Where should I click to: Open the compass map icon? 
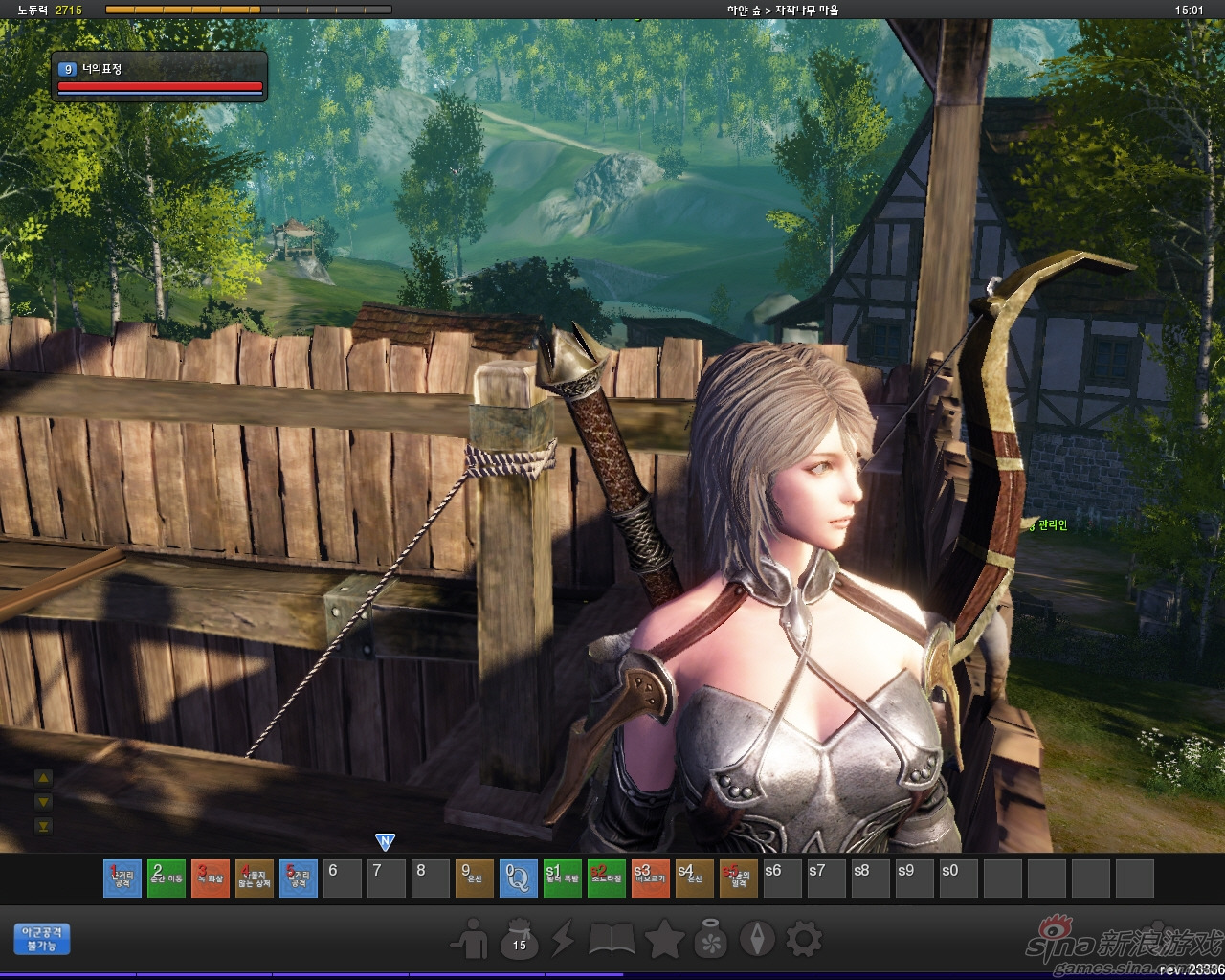pyautogui.click(x=761, y=939)
